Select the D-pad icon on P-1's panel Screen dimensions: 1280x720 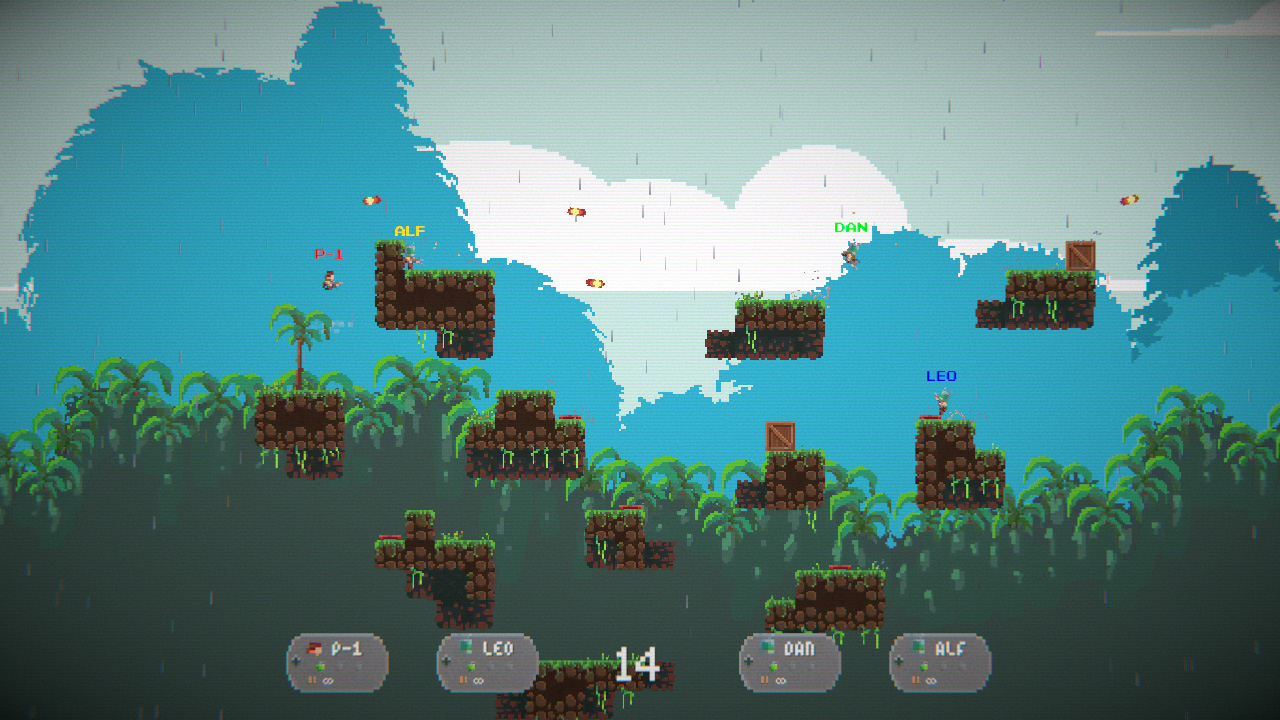(296, 662)
